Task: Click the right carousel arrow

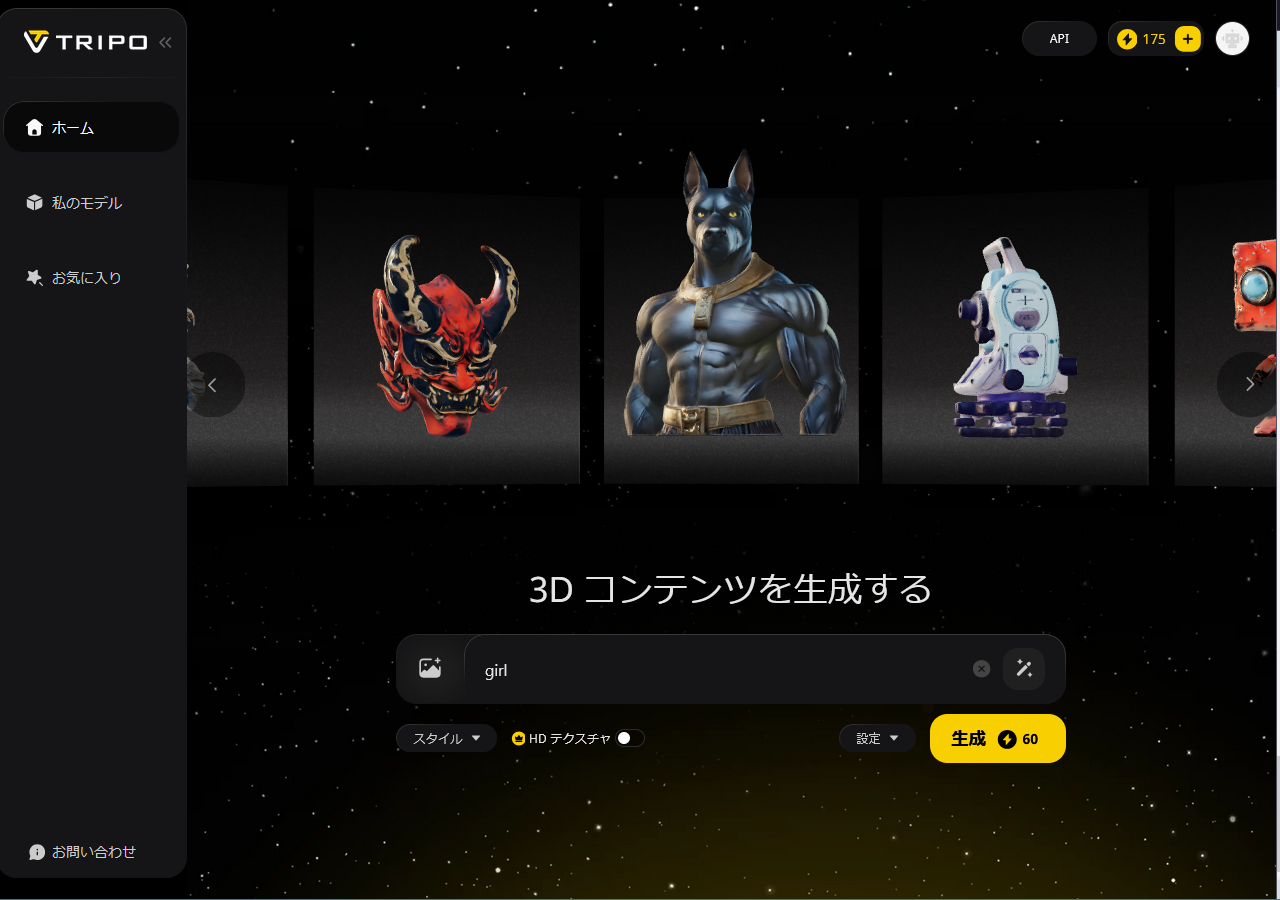Action: pos(1249,384)
